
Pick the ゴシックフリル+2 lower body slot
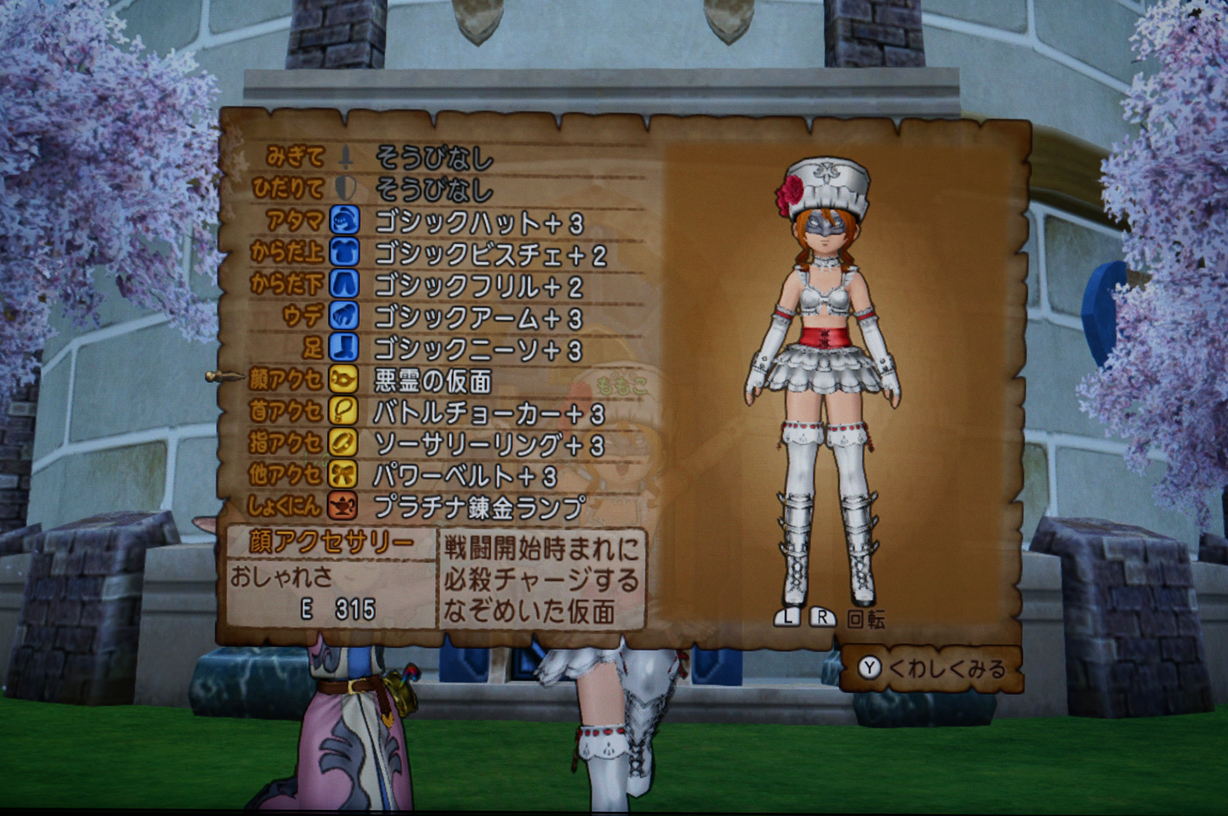[x=478, y=287]
